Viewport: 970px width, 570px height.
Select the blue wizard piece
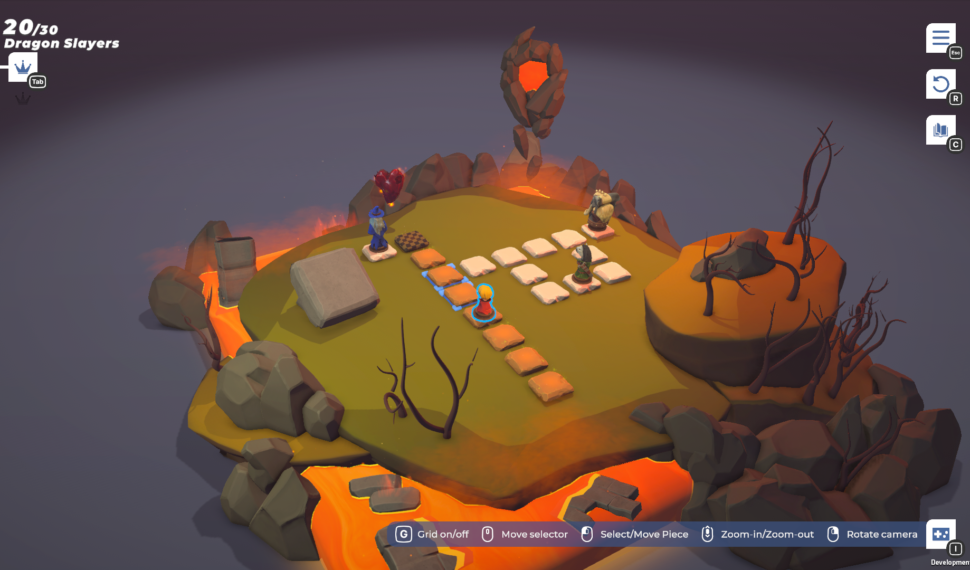coord(378,232)
